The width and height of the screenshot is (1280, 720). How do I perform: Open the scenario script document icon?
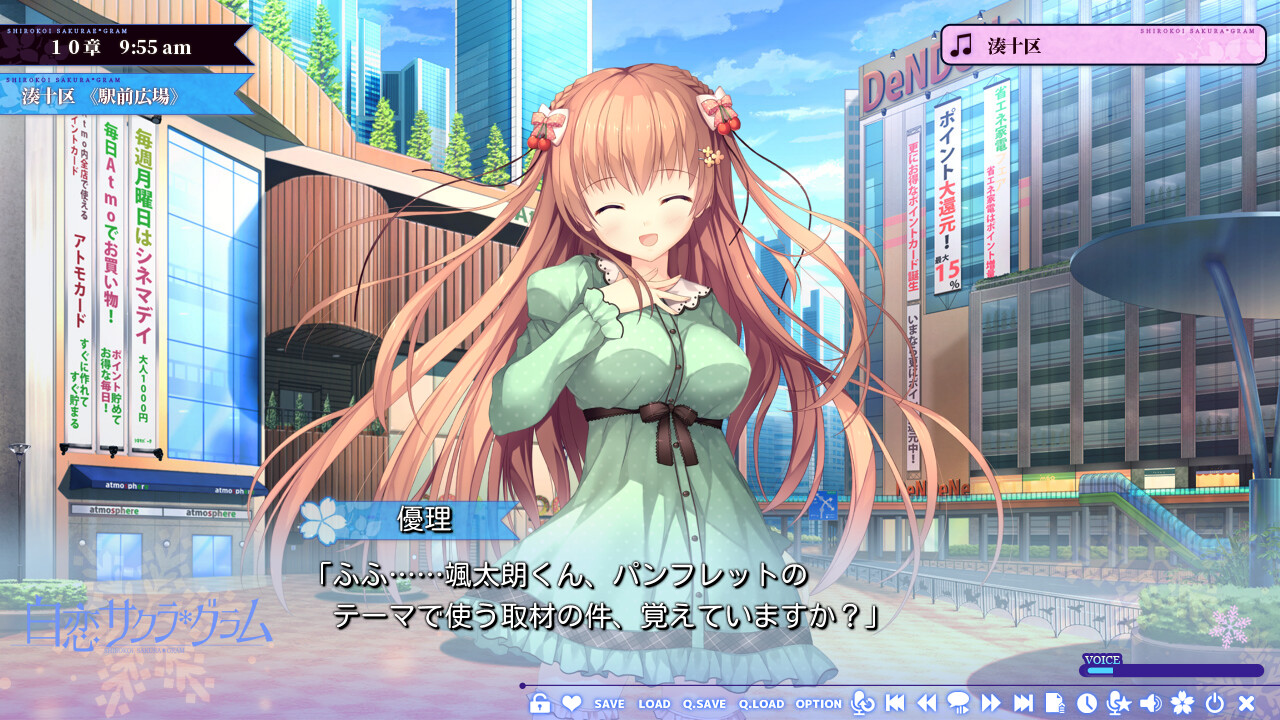(x=1057, y=703)
